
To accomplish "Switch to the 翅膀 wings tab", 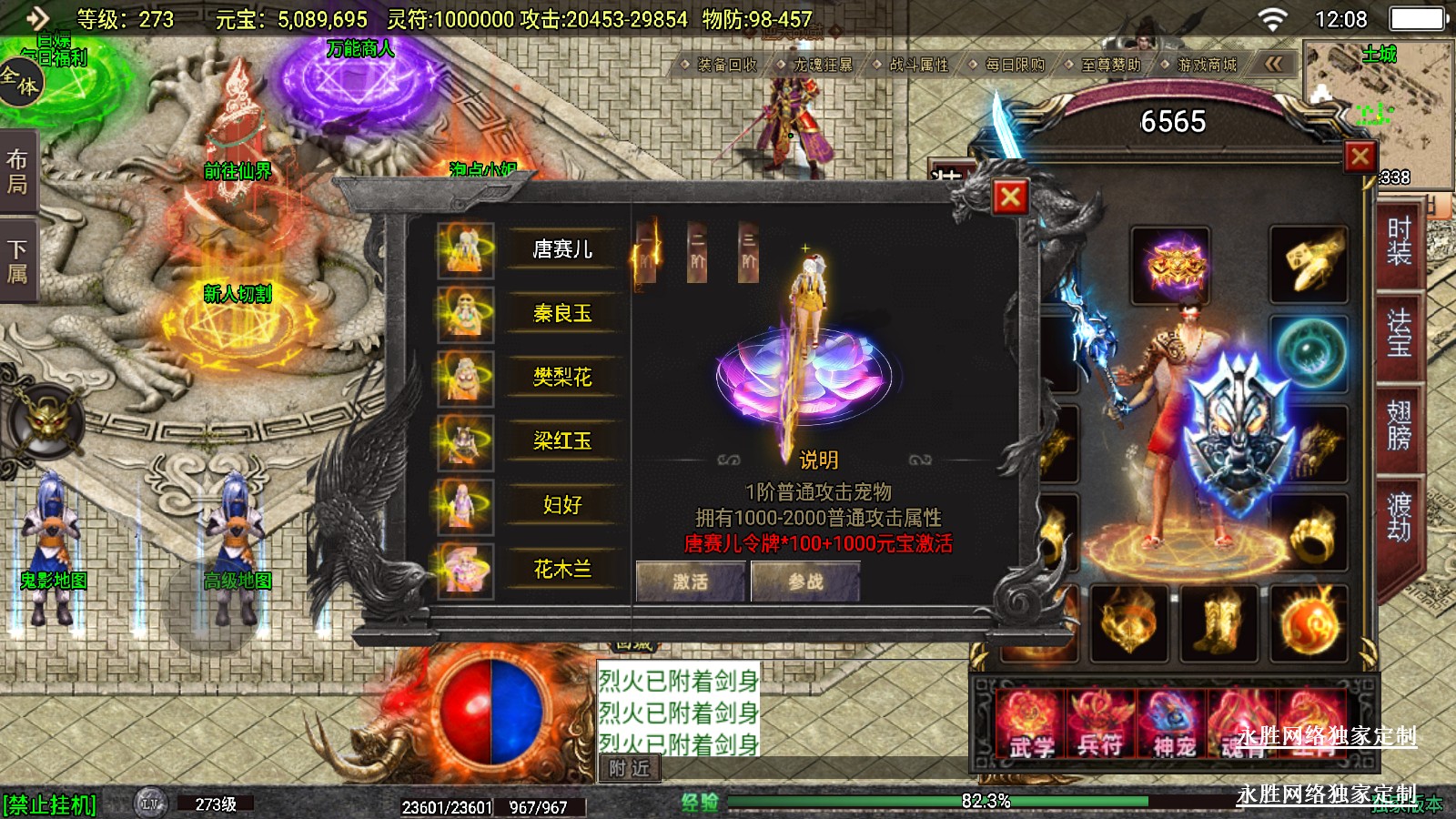I will point(1399,424).
